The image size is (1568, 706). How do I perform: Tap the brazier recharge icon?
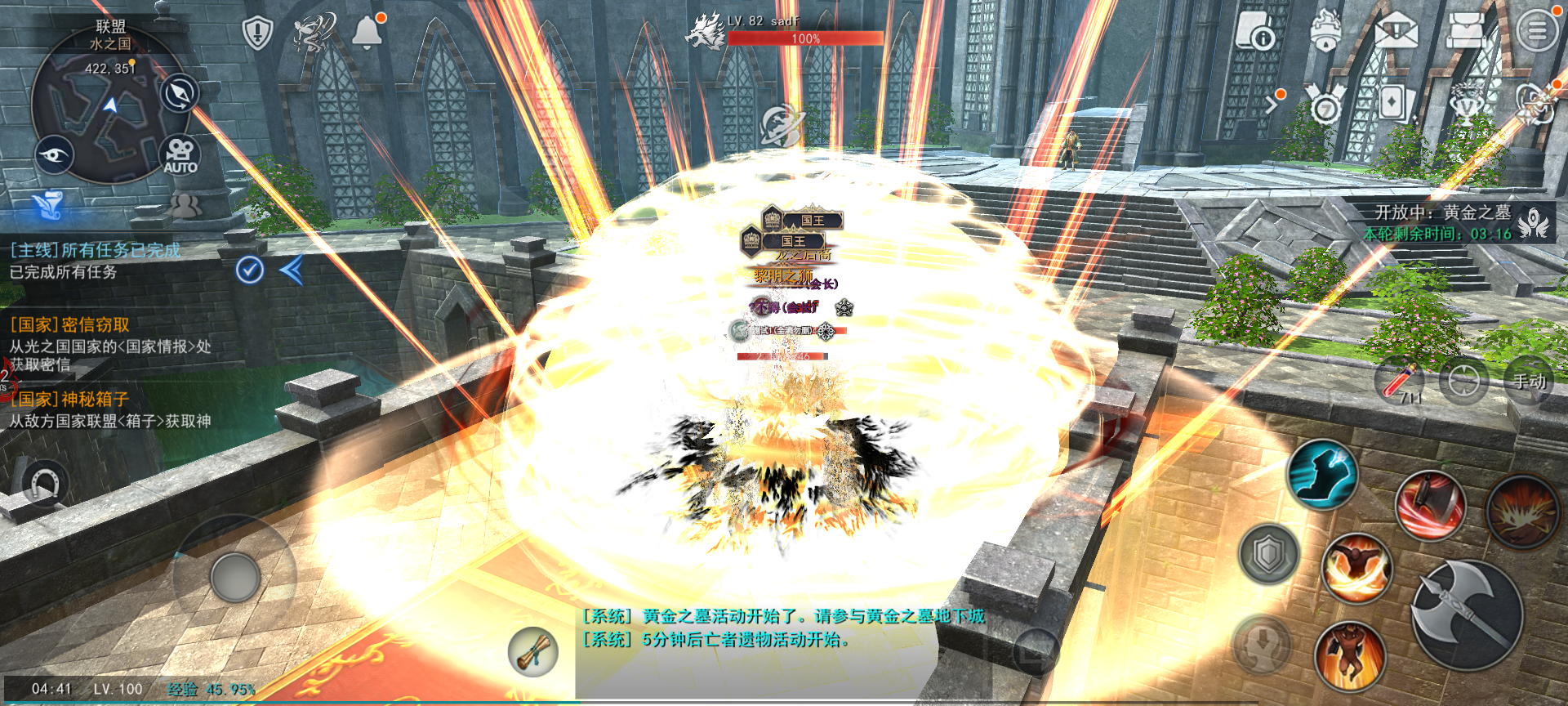[1326, 31]
